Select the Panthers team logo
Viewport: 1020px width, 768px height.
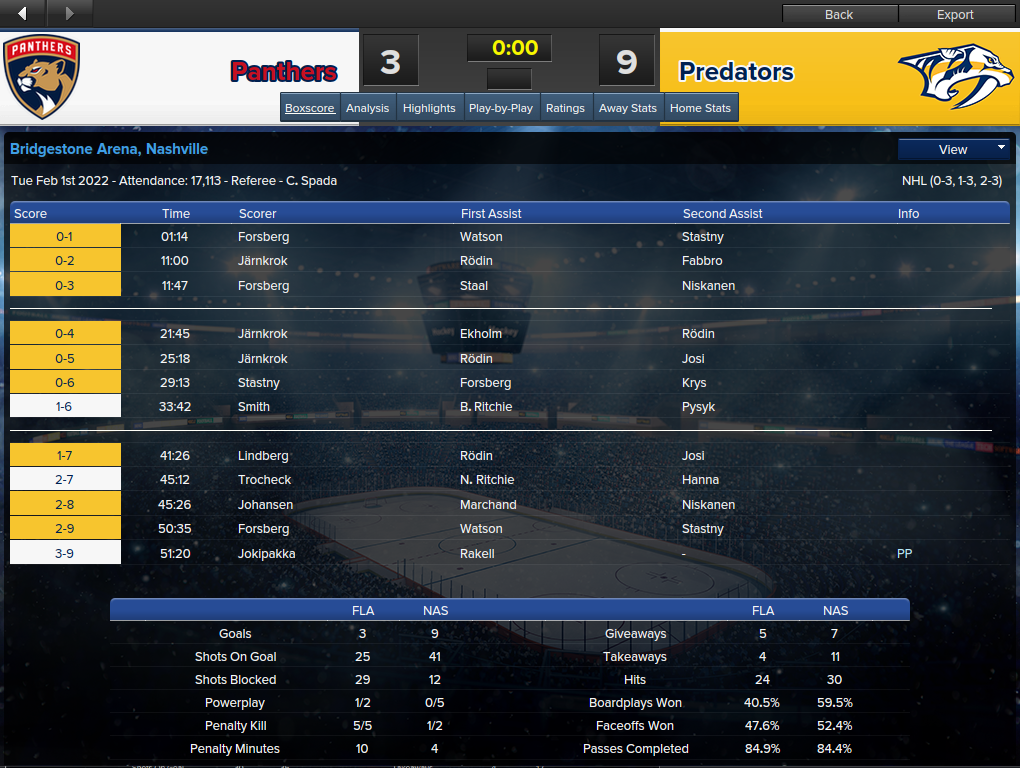(x=42, y=77)
